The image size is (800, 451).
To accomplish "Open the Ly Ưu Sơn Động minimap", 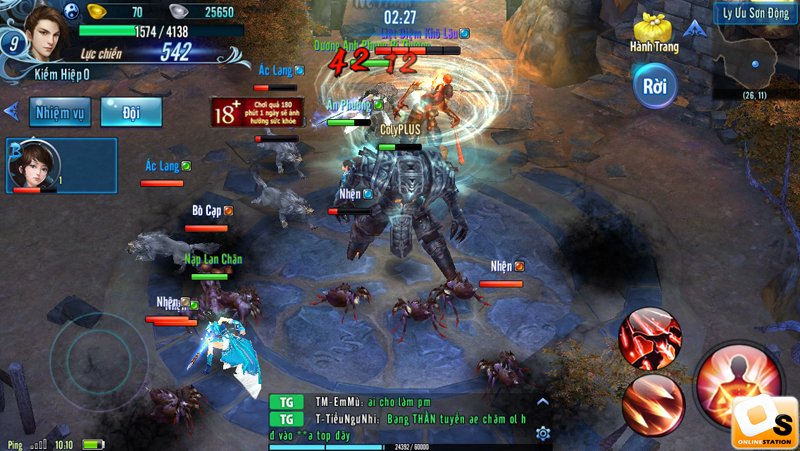I will click(x=755, y=56).
